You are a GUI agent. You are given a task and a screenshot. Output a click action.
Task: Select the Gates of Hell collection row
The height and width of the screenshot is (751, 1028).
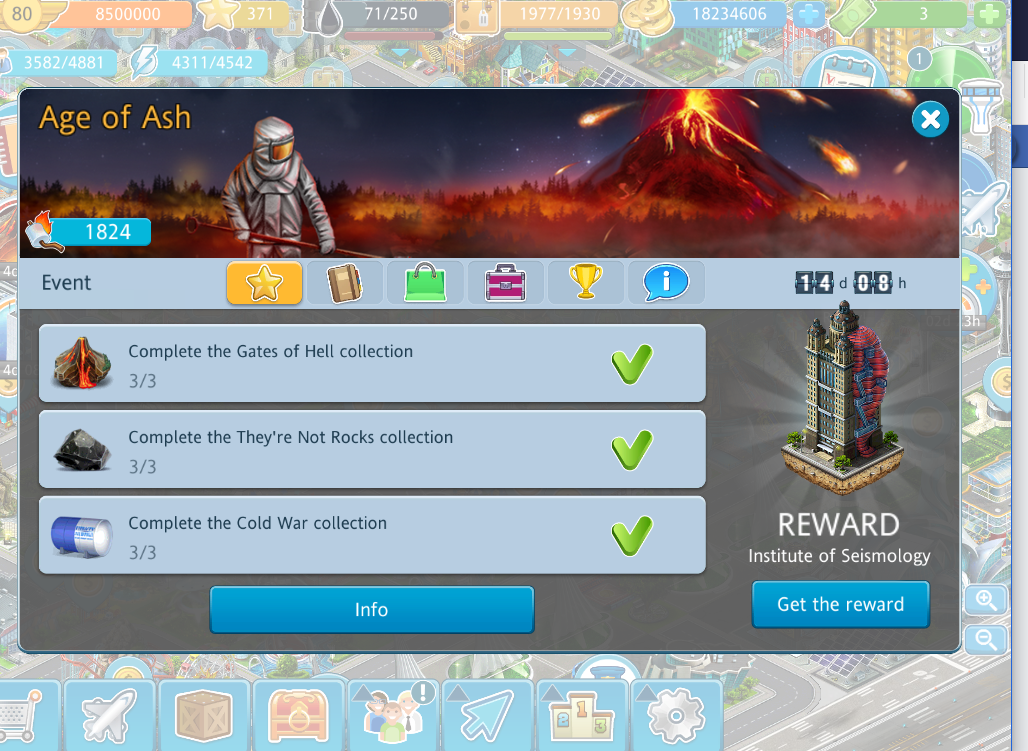[x=372, y=364]
